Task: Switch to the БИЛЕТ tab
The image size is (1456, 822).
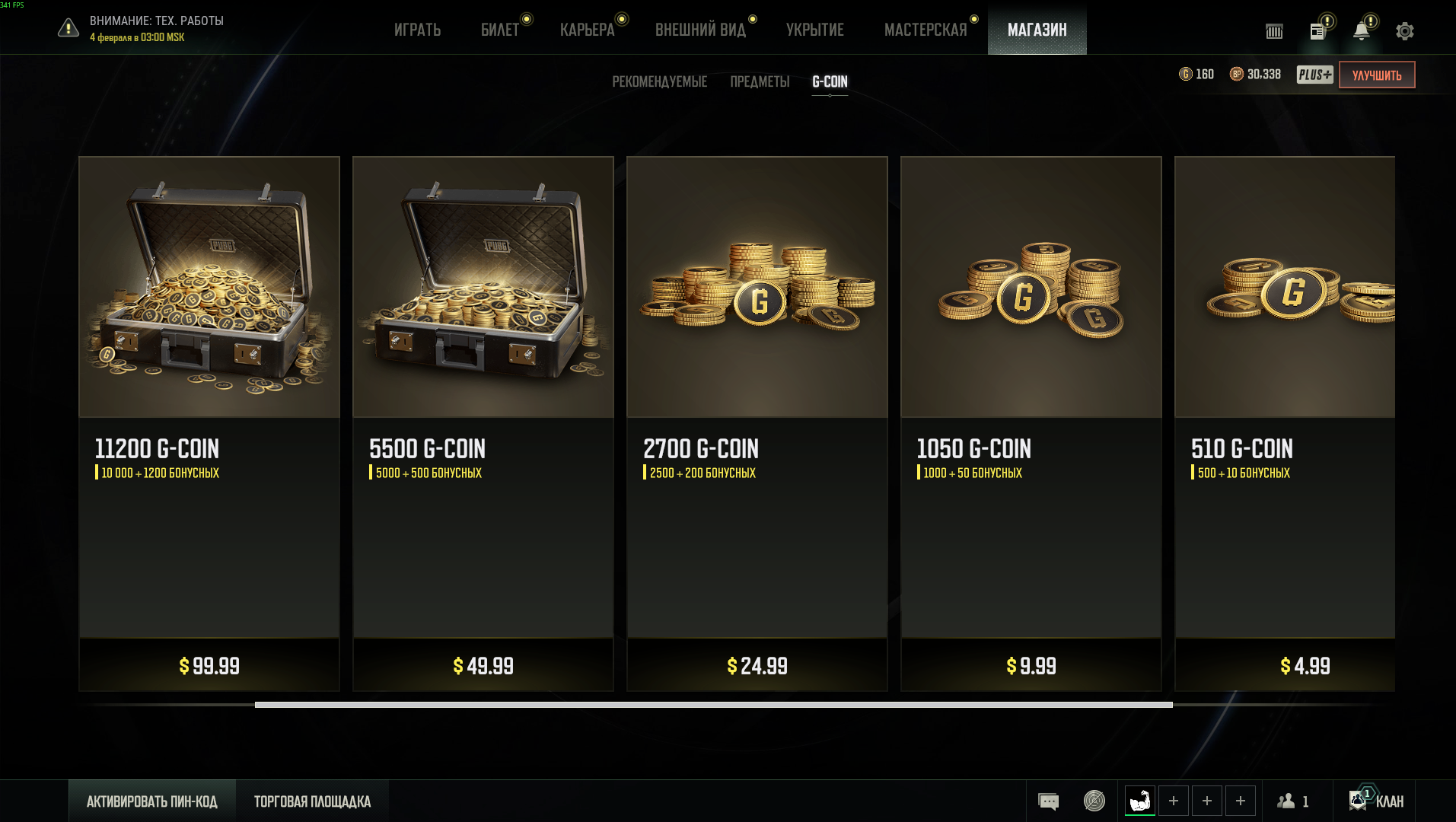Action: tap(500, 30)
